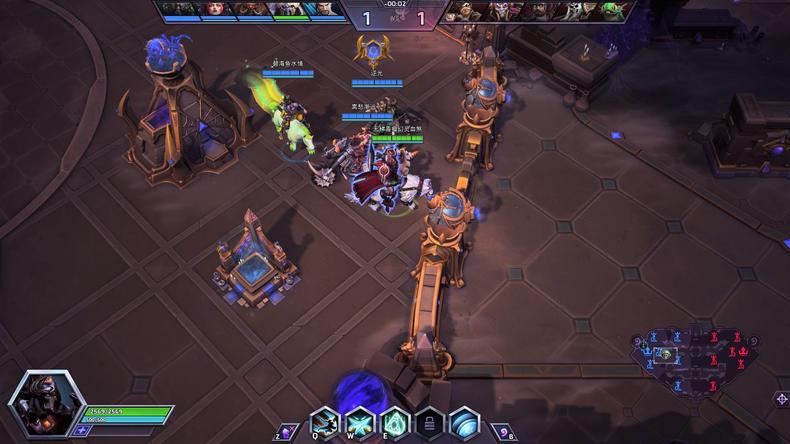Open the talent button below the health bar
Image resolution: width=790 pixels, height=444 pixels.
pos(82,430)
